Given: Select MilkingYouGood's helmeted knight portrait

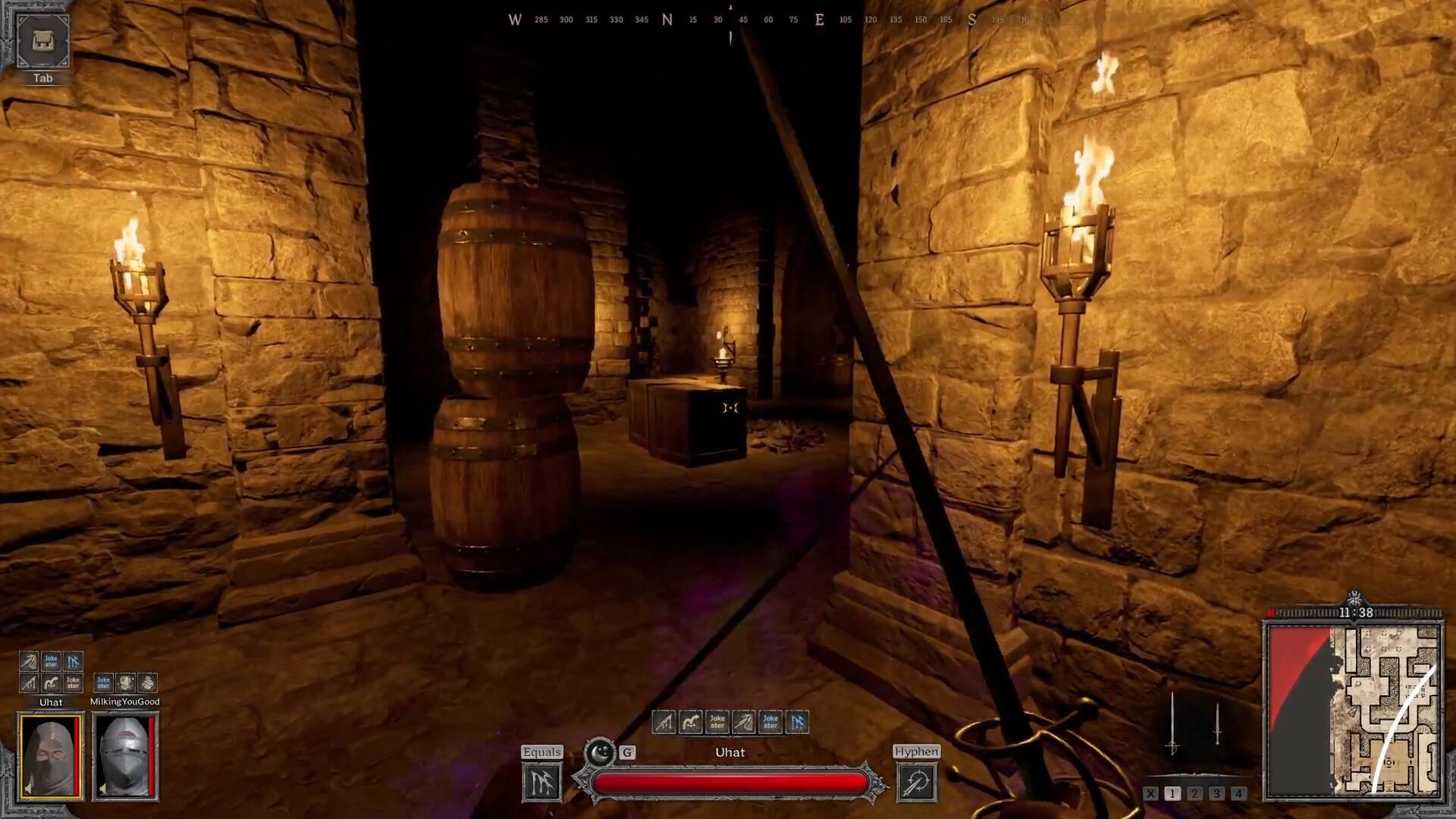Looking at the screenshot, I should (x=124, y=757).
